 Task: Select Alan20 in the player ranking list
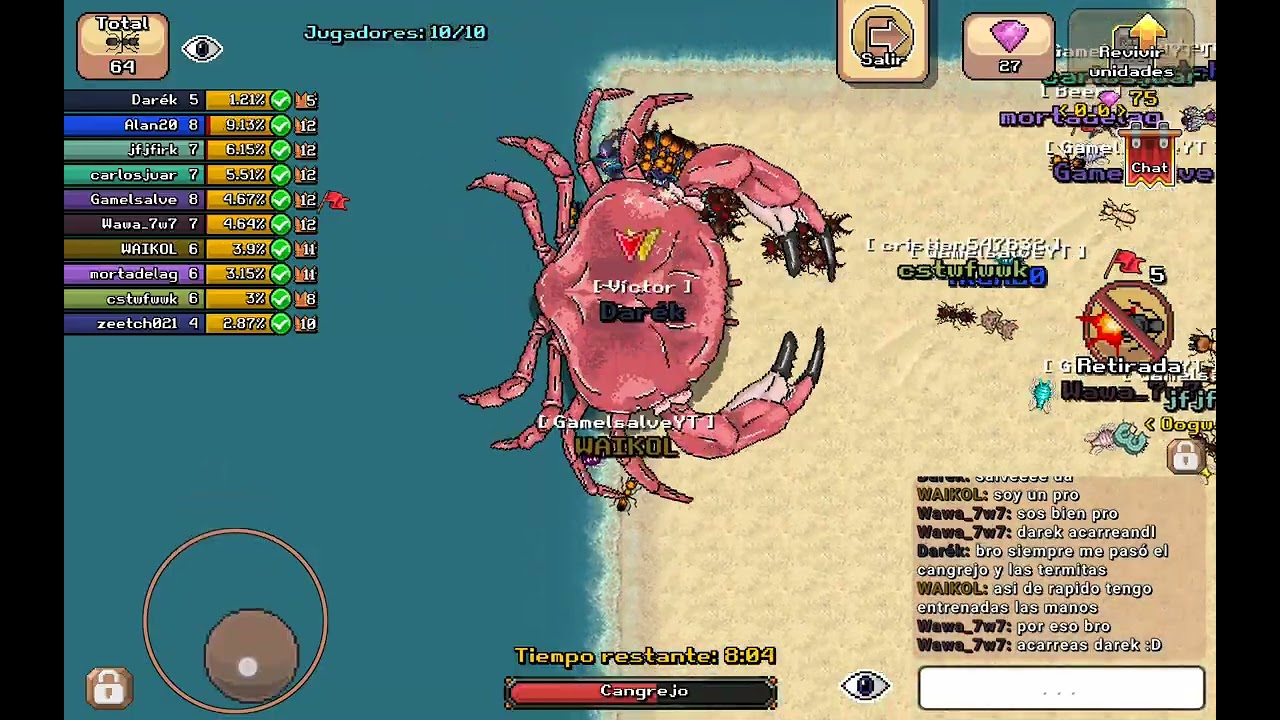click(190, 125)
